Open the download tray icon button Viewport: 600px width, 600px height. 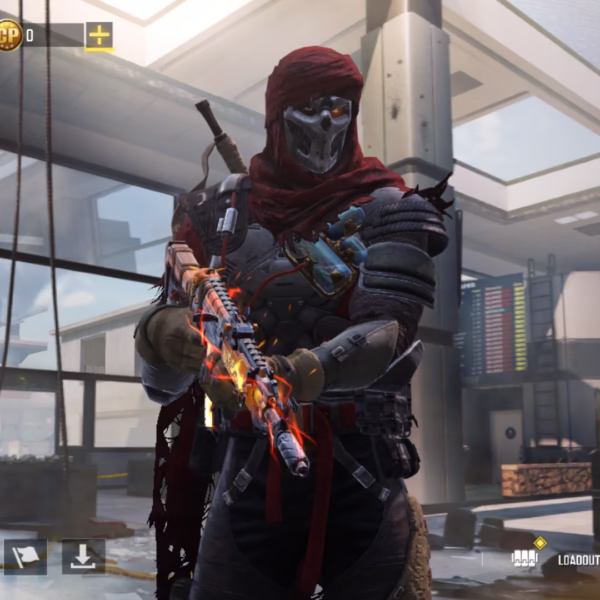click(83, 556)
